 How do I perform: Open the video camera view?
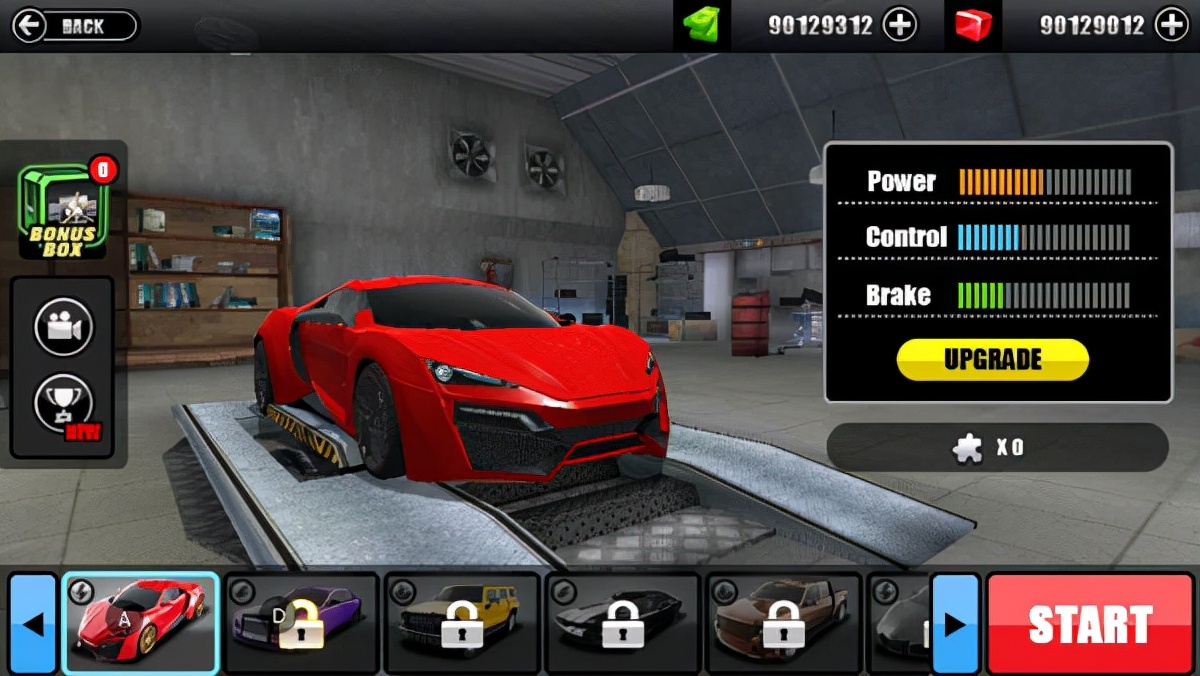(x=63, y=326)
